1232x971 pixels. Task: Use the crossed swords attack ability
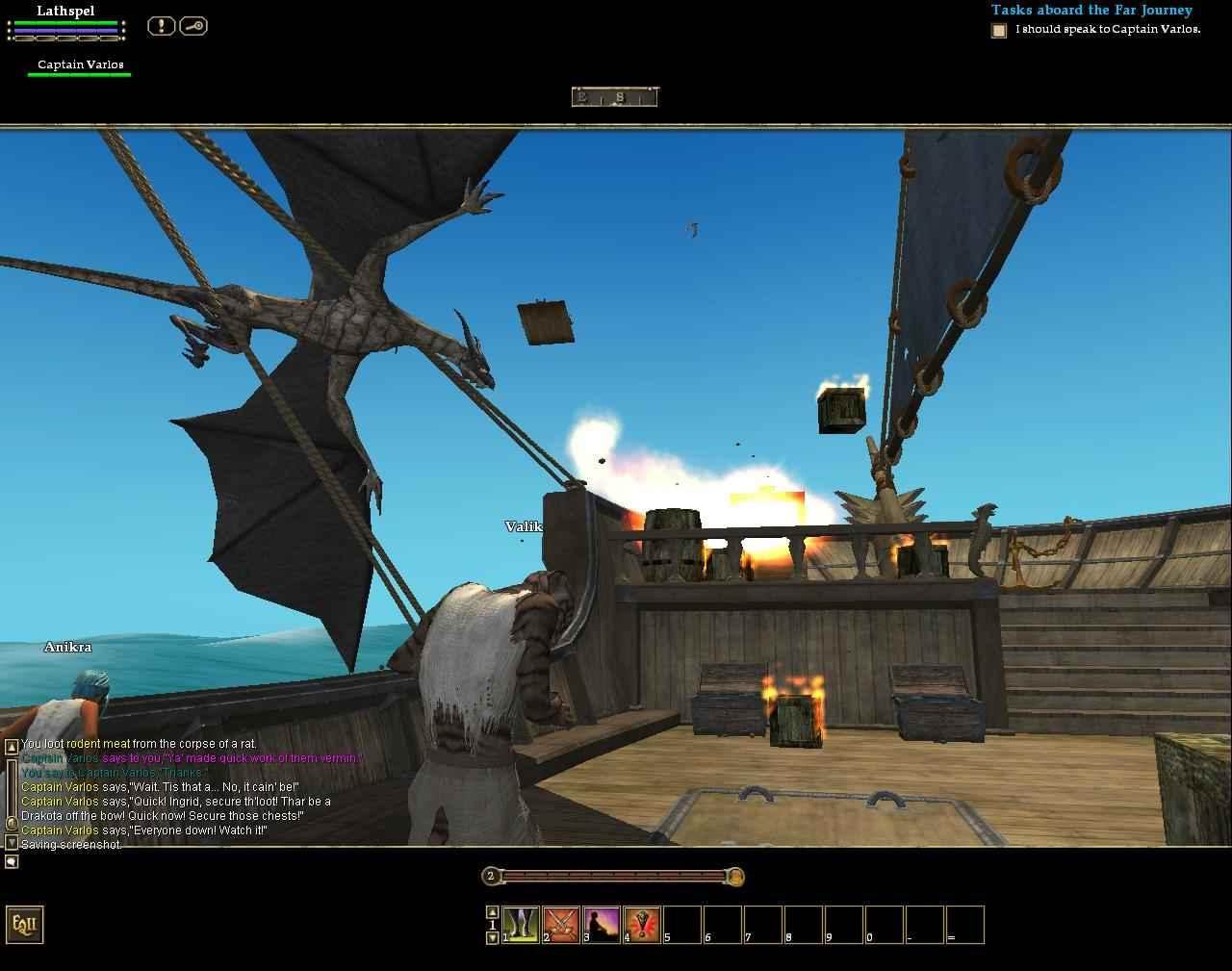tap(561, 924)
